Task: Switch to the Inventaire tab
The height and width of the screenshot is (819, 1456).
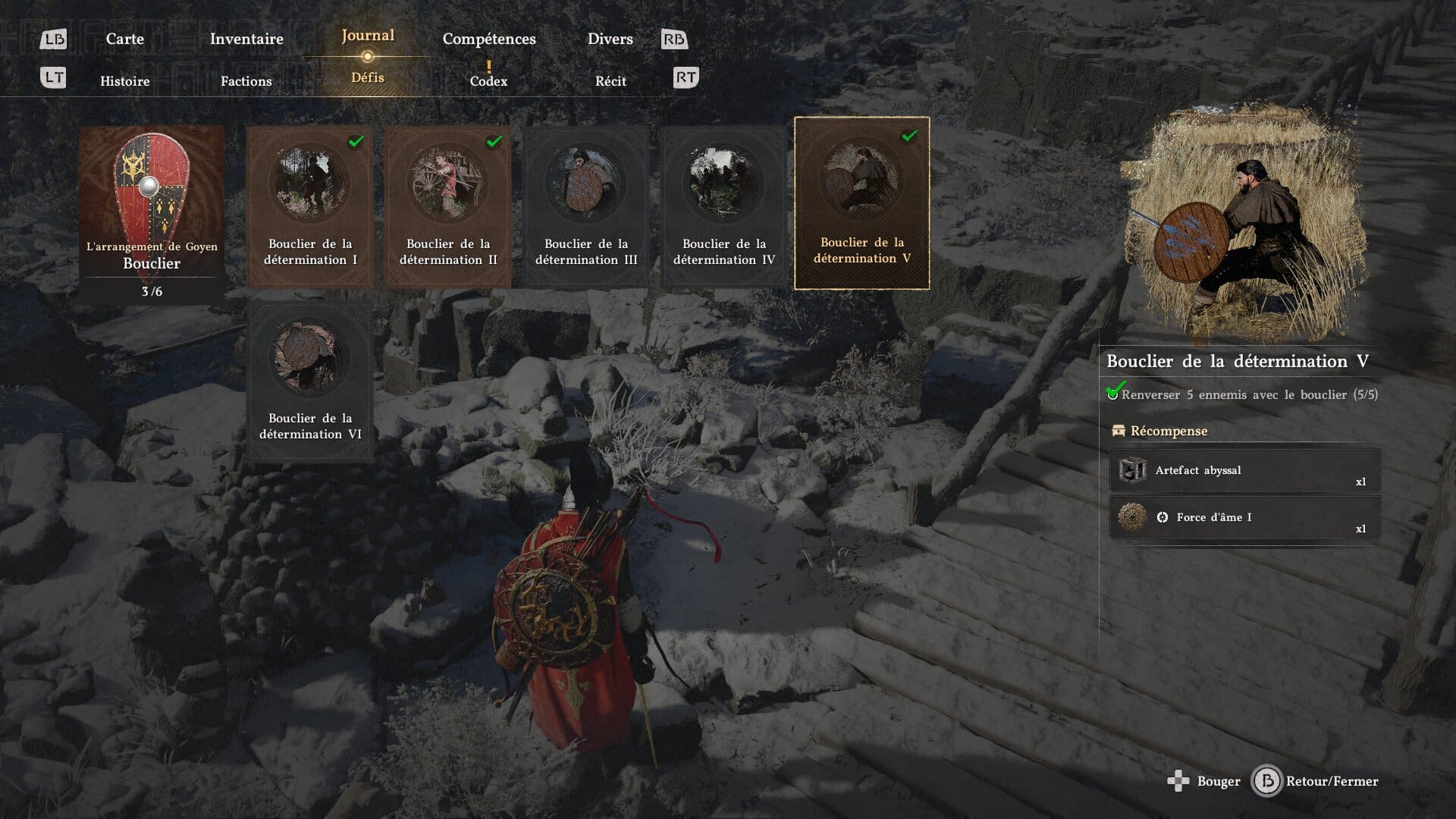Action: click(246, 39)
